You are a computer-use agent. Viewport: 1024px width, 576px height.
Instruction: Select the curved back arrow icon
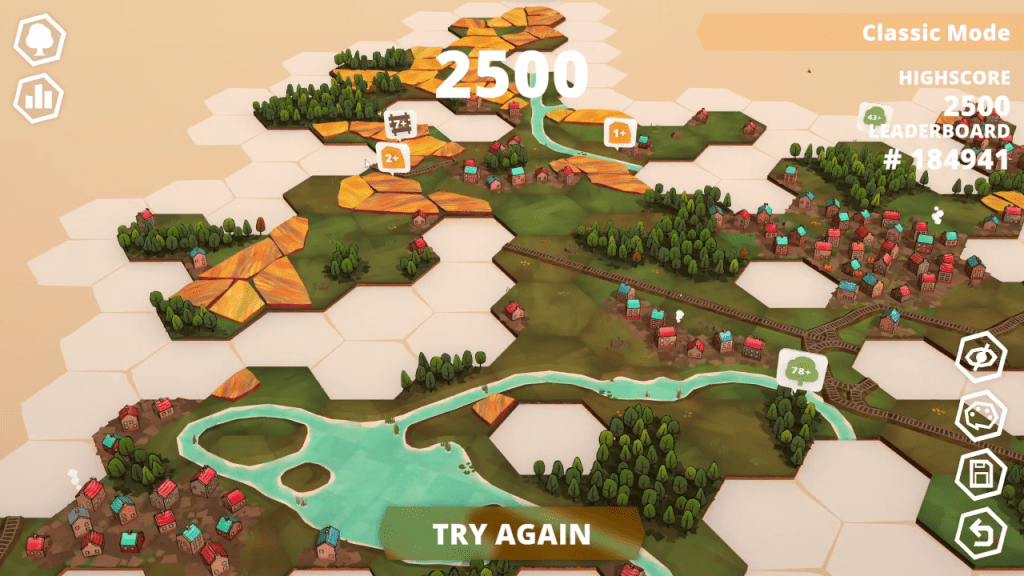click(980, 533)
